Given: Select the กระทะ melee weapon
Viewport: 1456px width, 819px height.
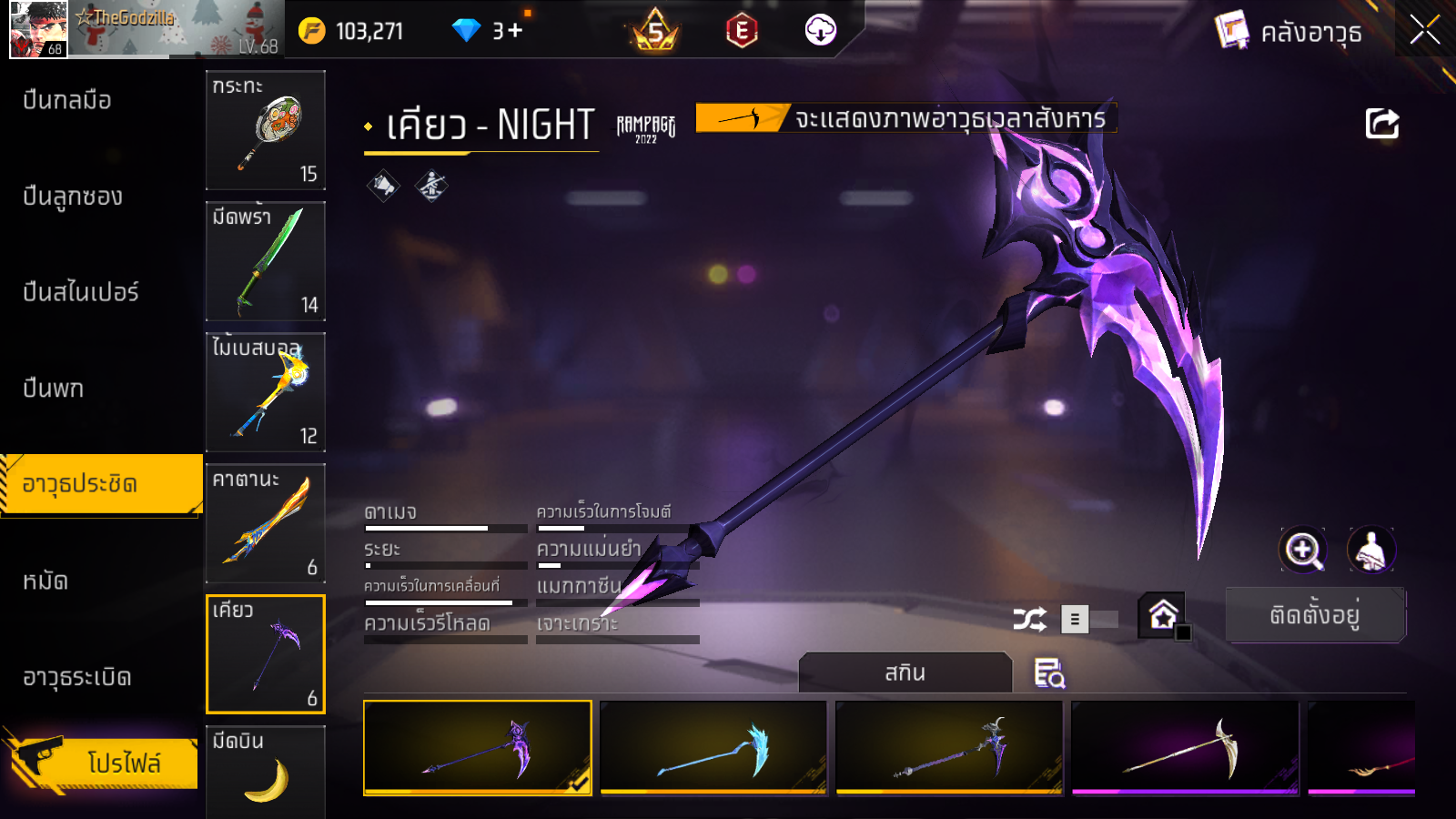Looking at the screenshot, I should (x=266, y=130).
